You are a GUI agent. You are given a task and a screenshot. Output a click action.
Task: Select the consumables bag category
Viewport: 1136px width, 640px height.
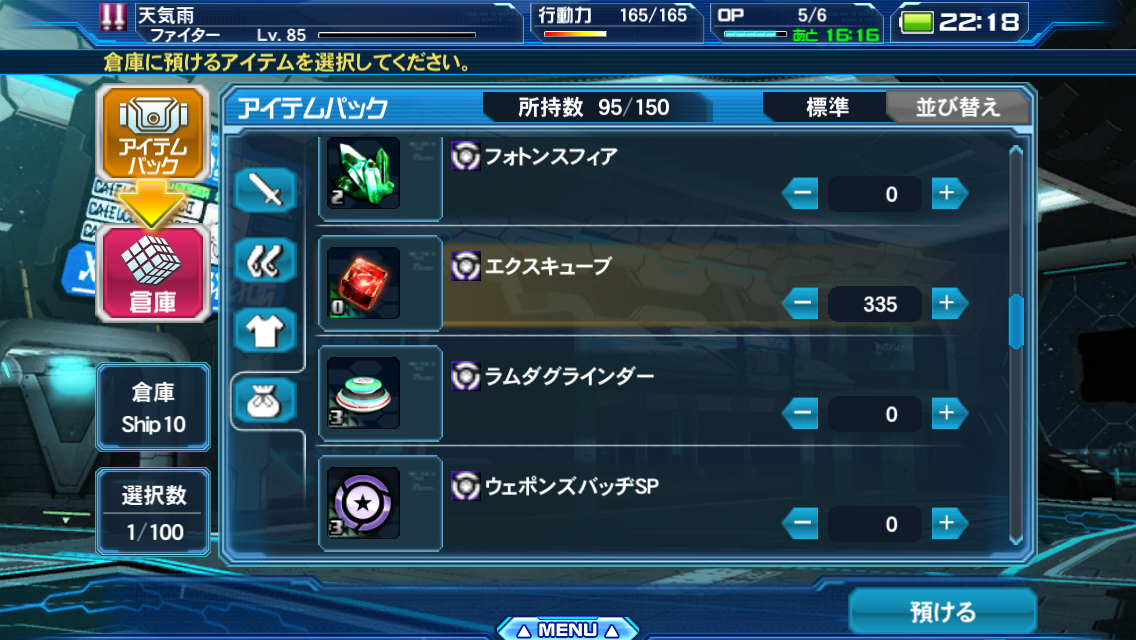266,402
